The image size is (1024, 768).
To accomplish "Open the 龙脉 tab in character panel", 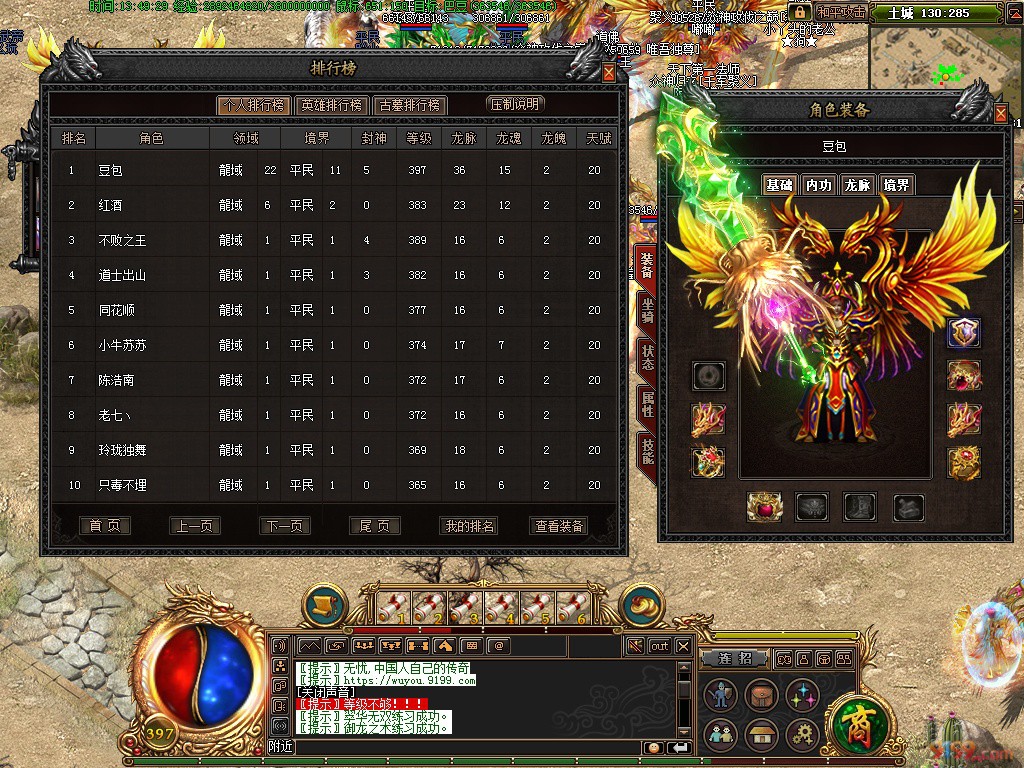I will 857,185.
